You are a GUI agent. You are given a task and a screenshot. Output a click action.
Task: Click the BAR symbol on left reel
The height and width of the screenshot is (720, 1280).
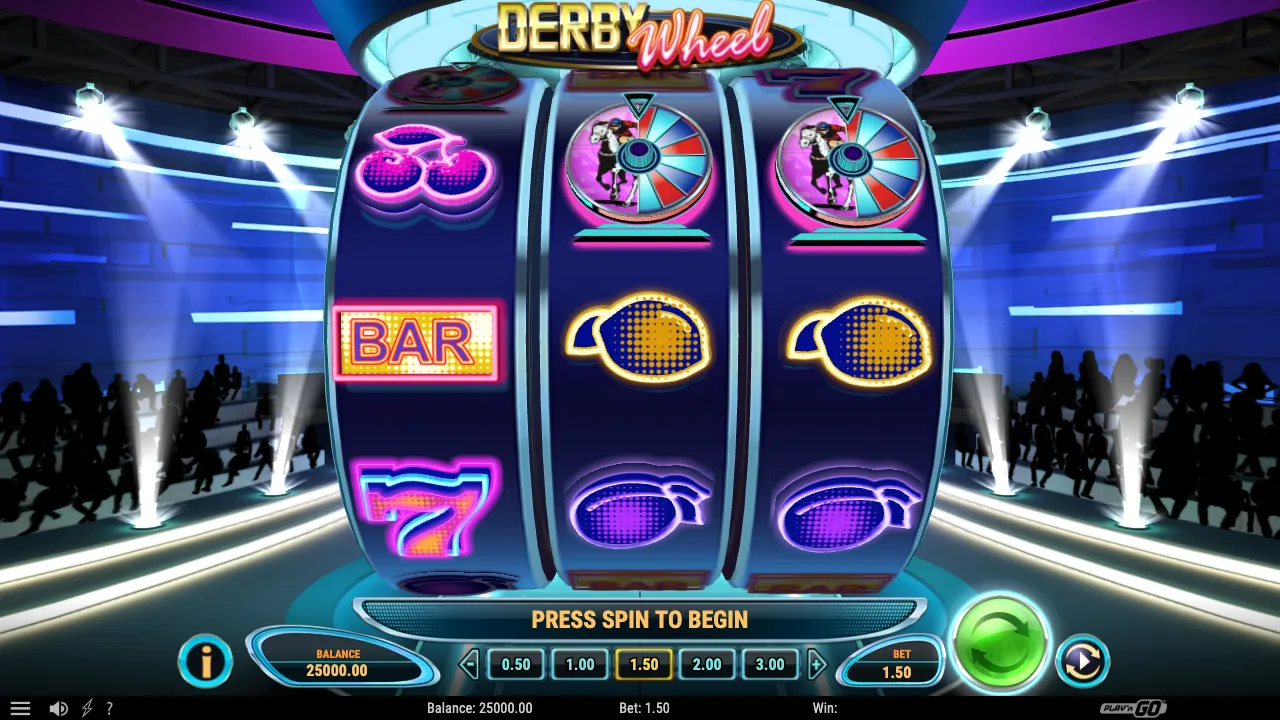417,344
